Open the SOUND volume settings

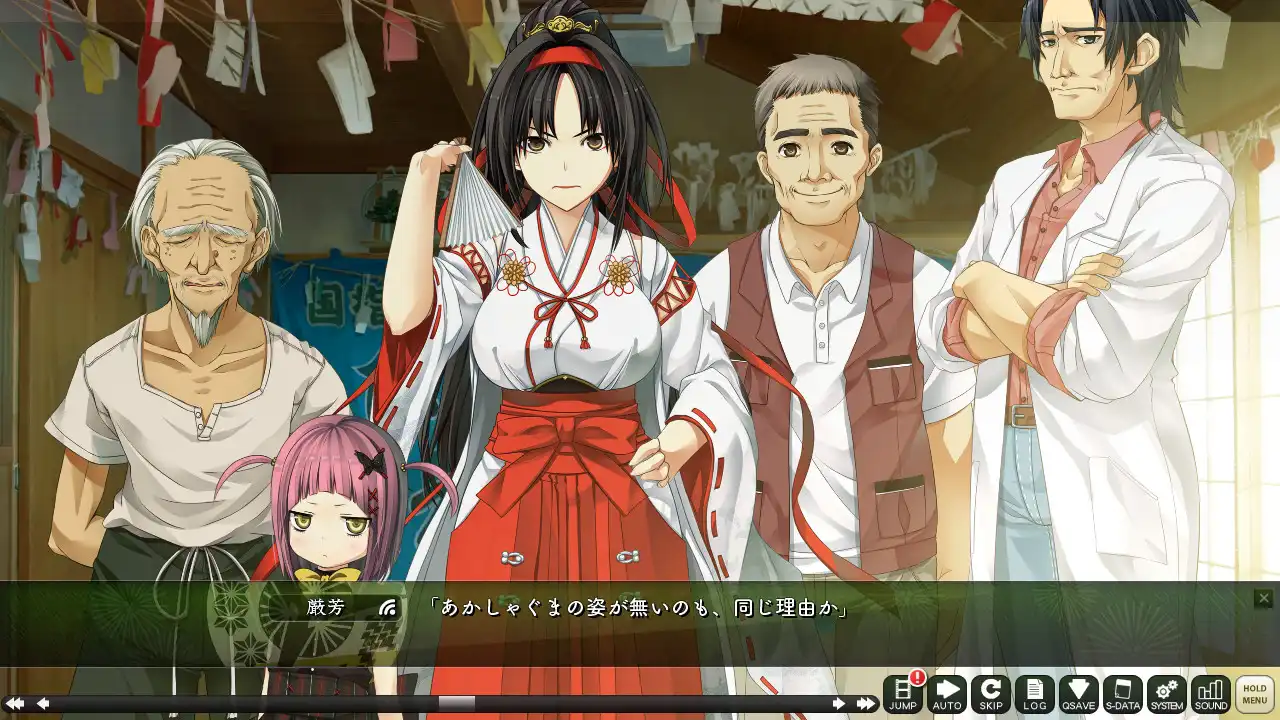pos(1211,694)
